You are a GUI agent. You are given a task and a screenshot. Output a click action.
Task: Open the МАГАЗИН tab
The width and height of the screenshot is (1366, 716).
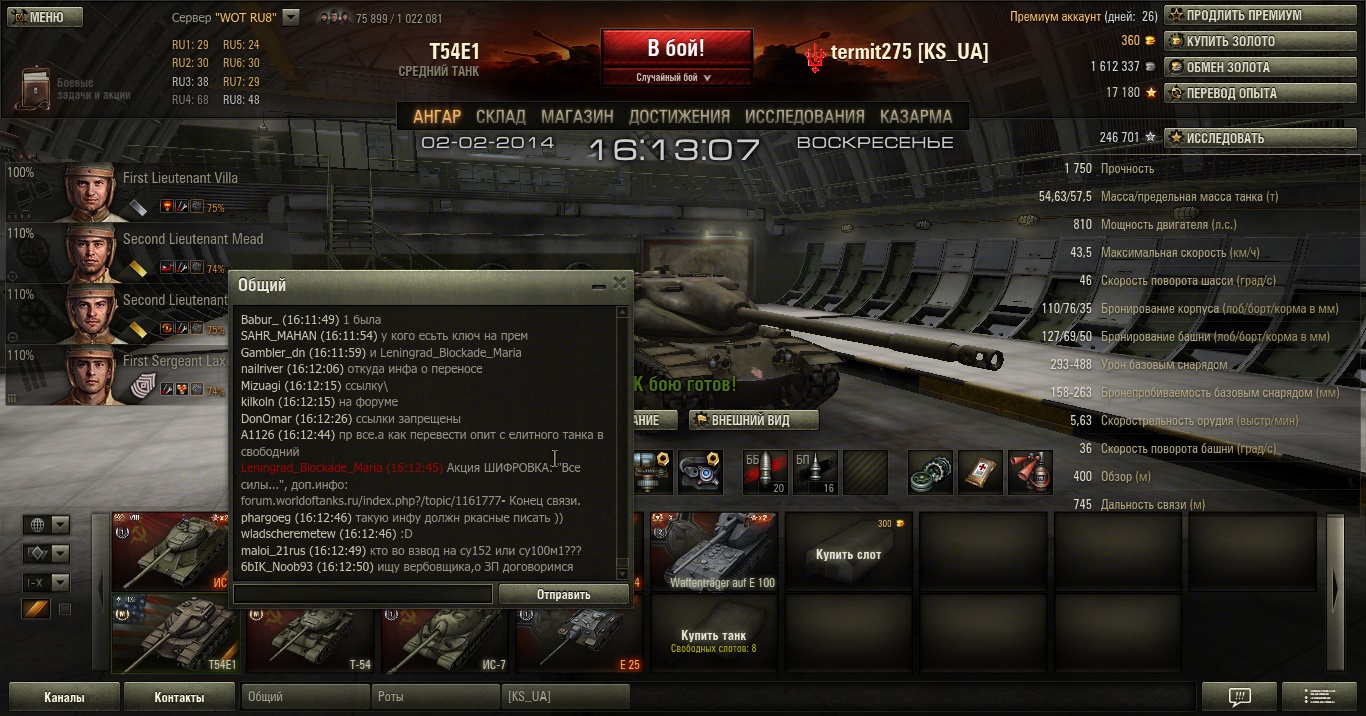coord(577,116)
